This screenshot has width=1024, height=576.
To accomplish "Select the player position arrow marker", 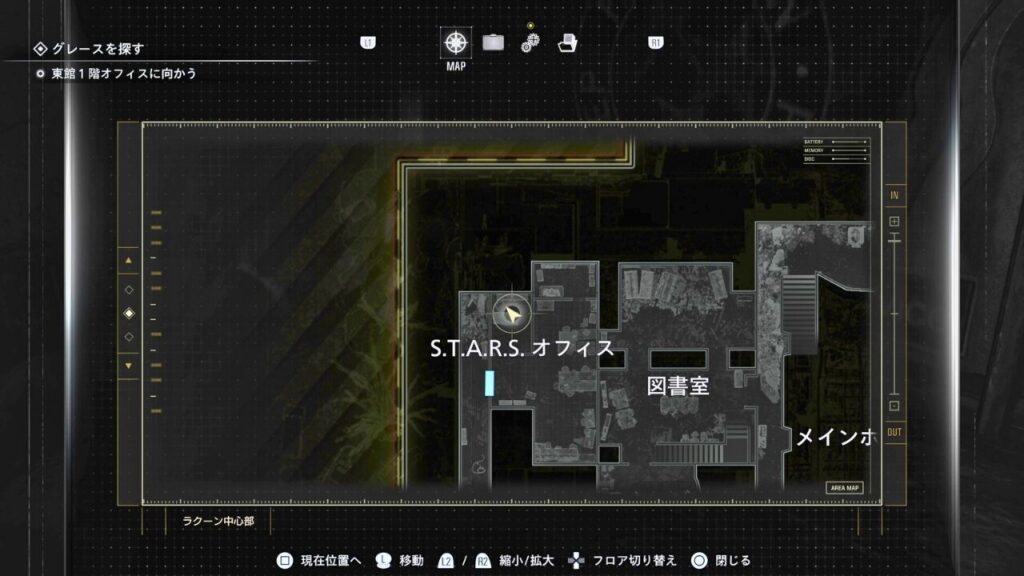I will click(x=512, y=315).
